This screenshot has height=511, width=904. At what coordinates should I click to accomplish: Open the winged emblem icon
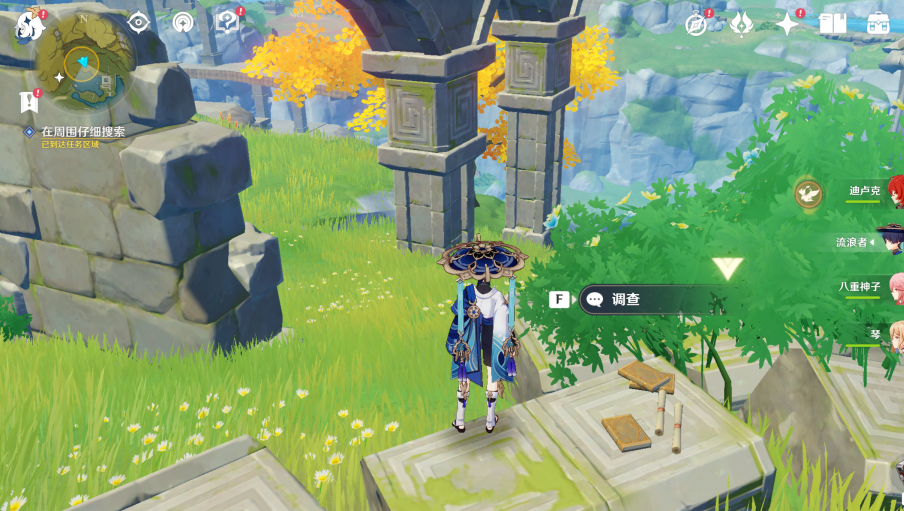[x=741, y=24]
